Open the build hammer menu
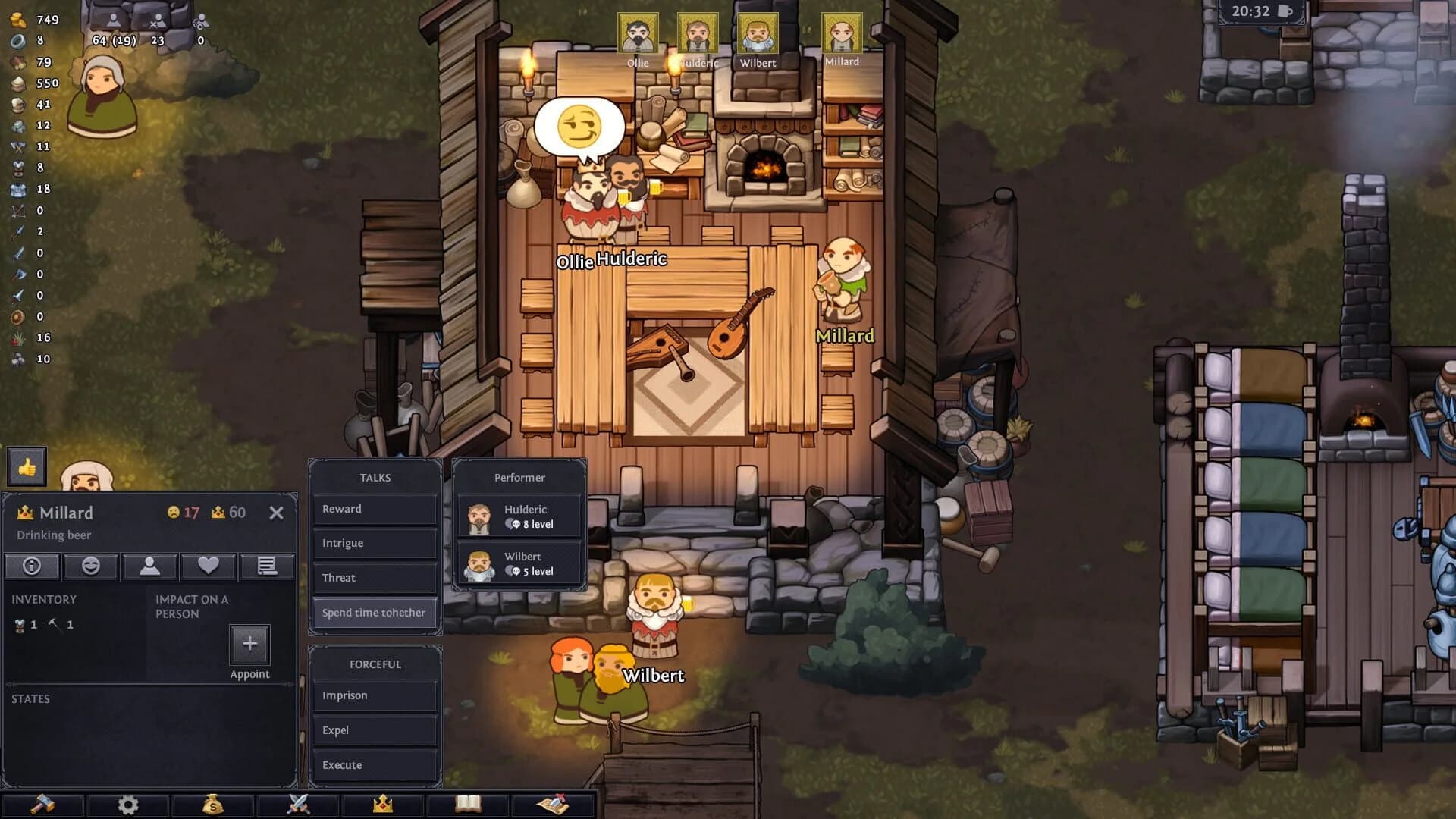This screenshot has height=819, width=1456. tap(42, 806)
